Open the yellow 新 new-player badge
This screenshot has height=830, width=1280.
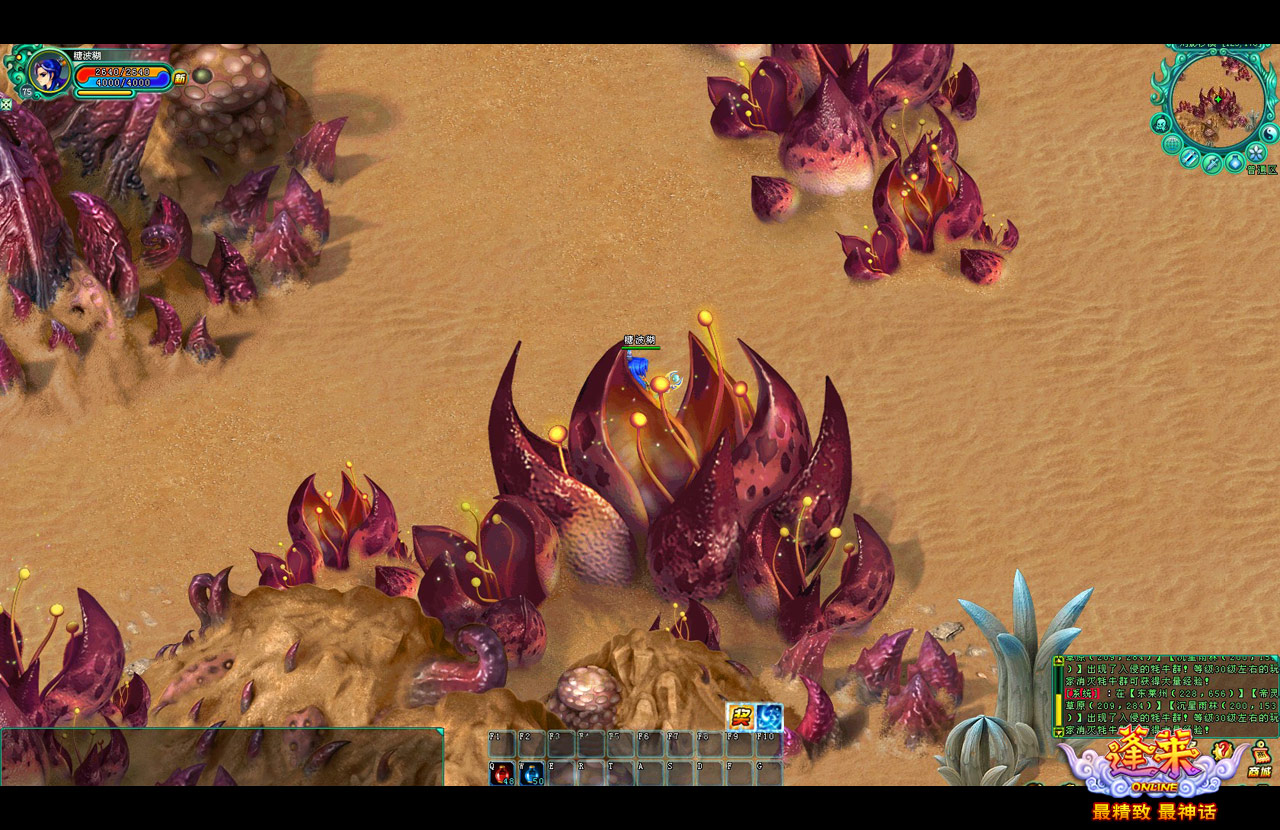pos(180,77)
